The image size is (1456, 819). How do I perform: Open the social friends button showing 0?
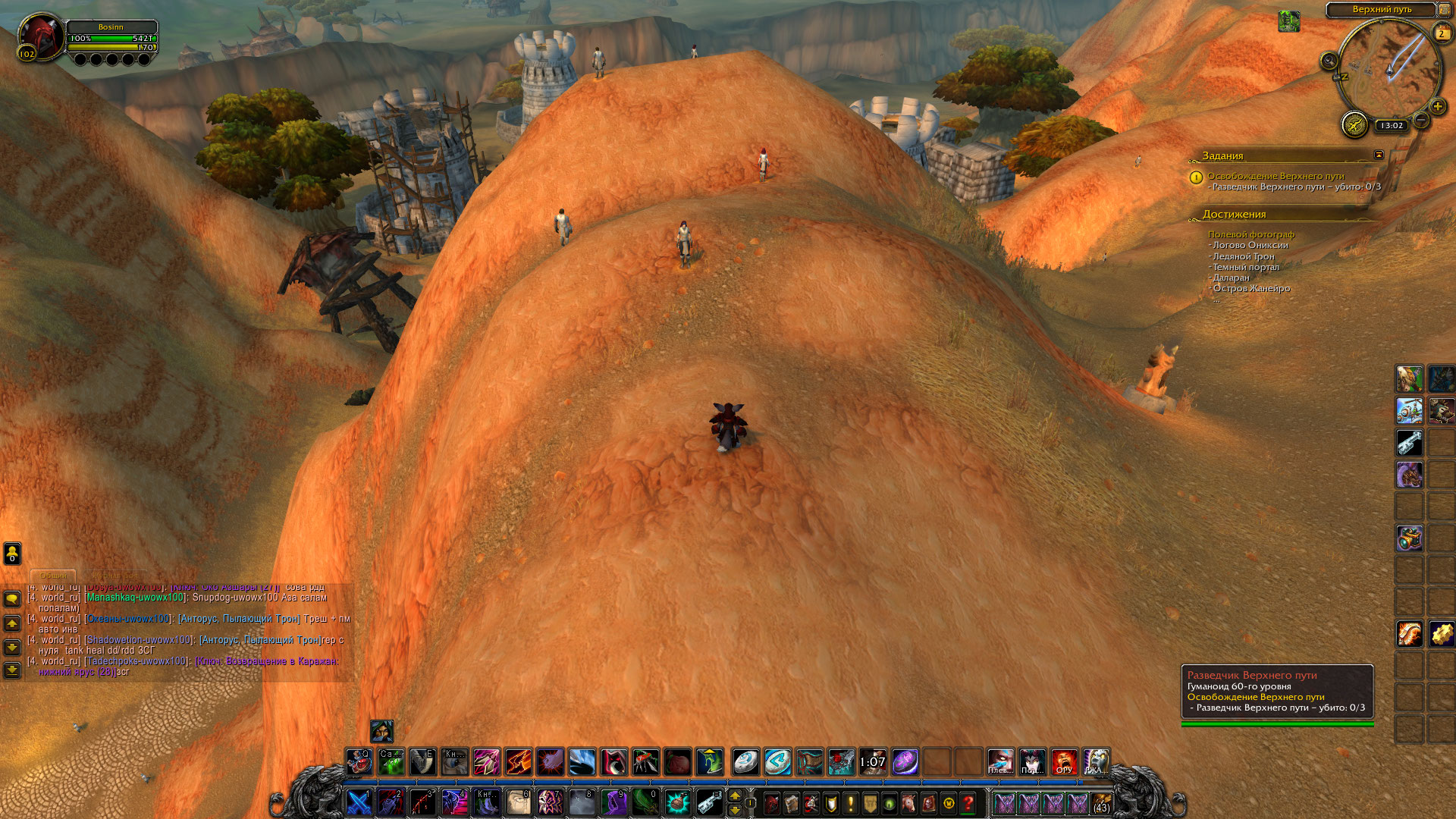(x=12, y=553)
